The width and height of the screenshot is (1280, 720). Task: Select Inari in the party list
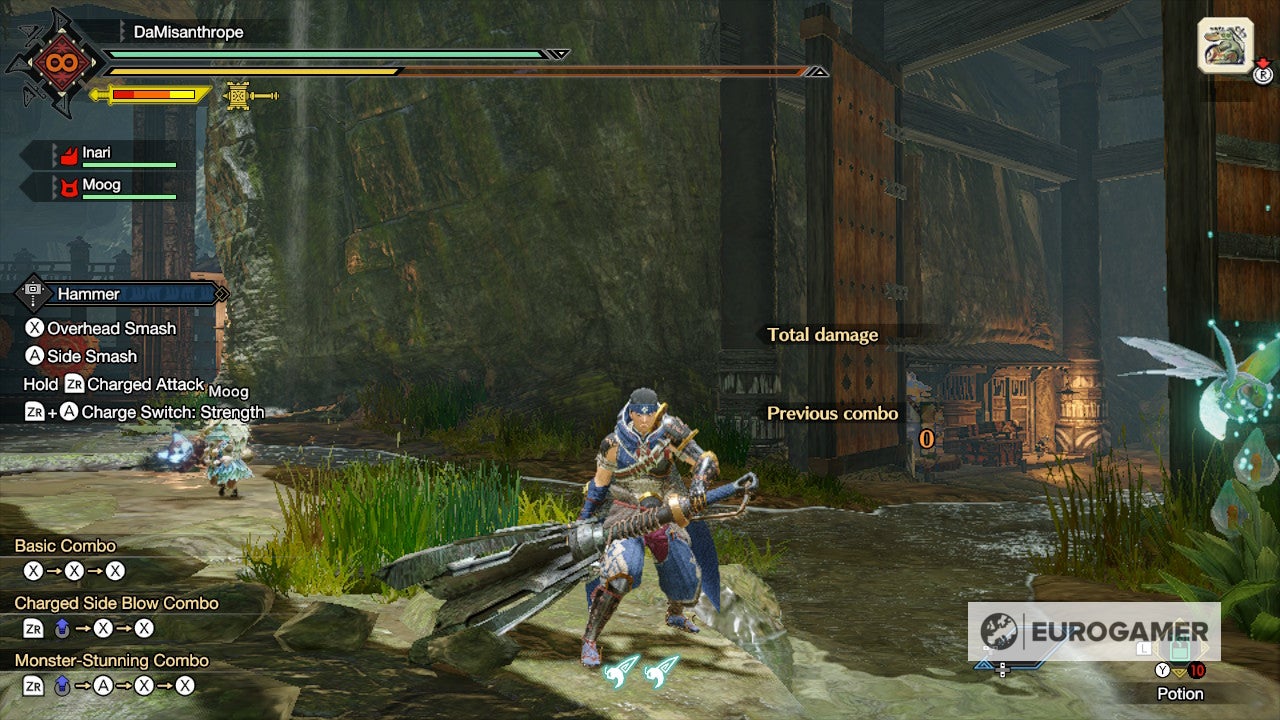[x=97, y=153]
